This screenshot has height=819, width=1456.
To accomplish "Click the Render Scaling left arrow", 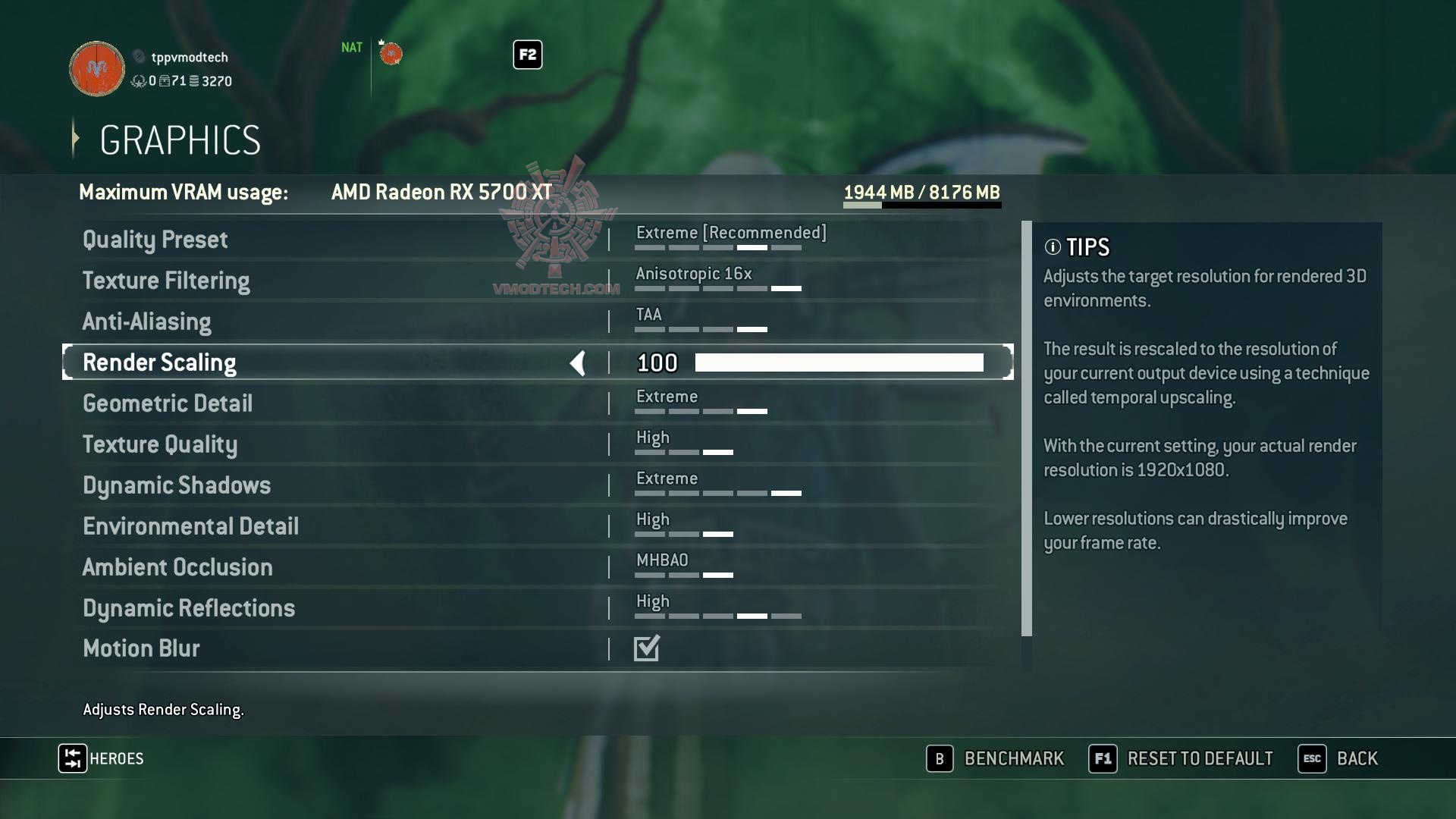I will (x=578, y=363).
